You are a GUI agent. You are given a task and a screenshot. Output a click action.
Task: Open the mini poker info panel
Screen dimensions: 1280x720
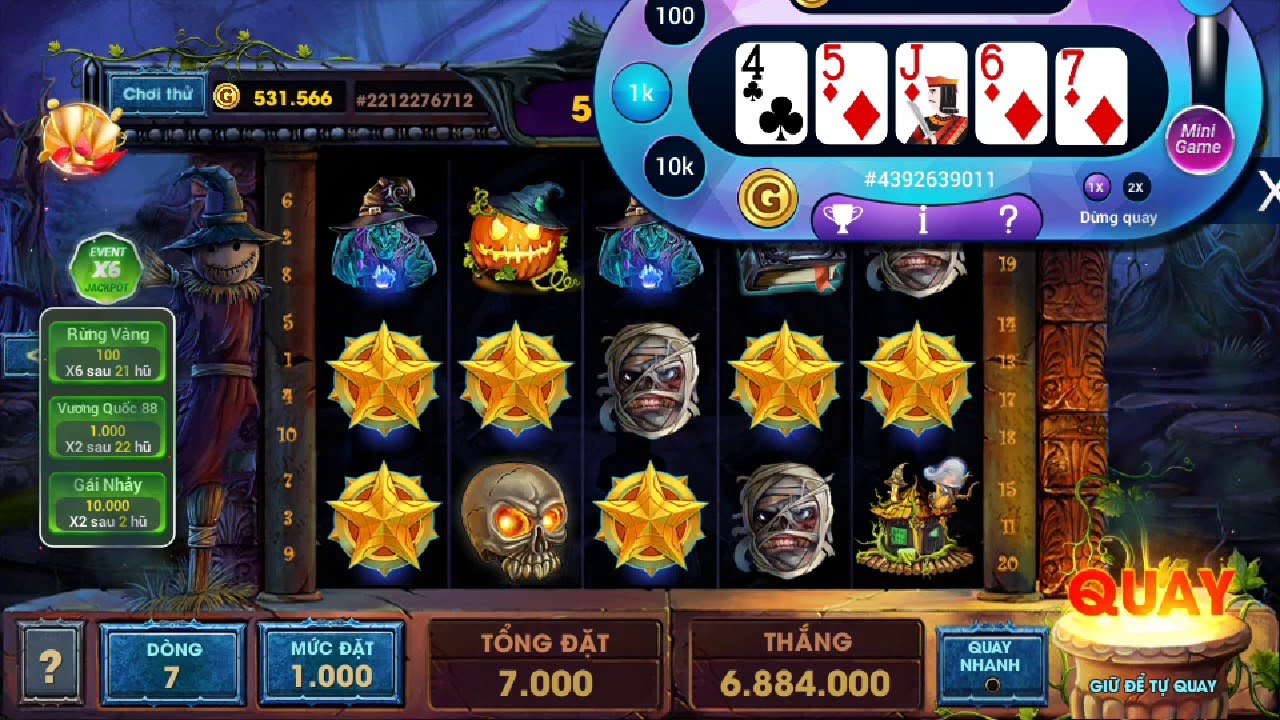point(923,218)
